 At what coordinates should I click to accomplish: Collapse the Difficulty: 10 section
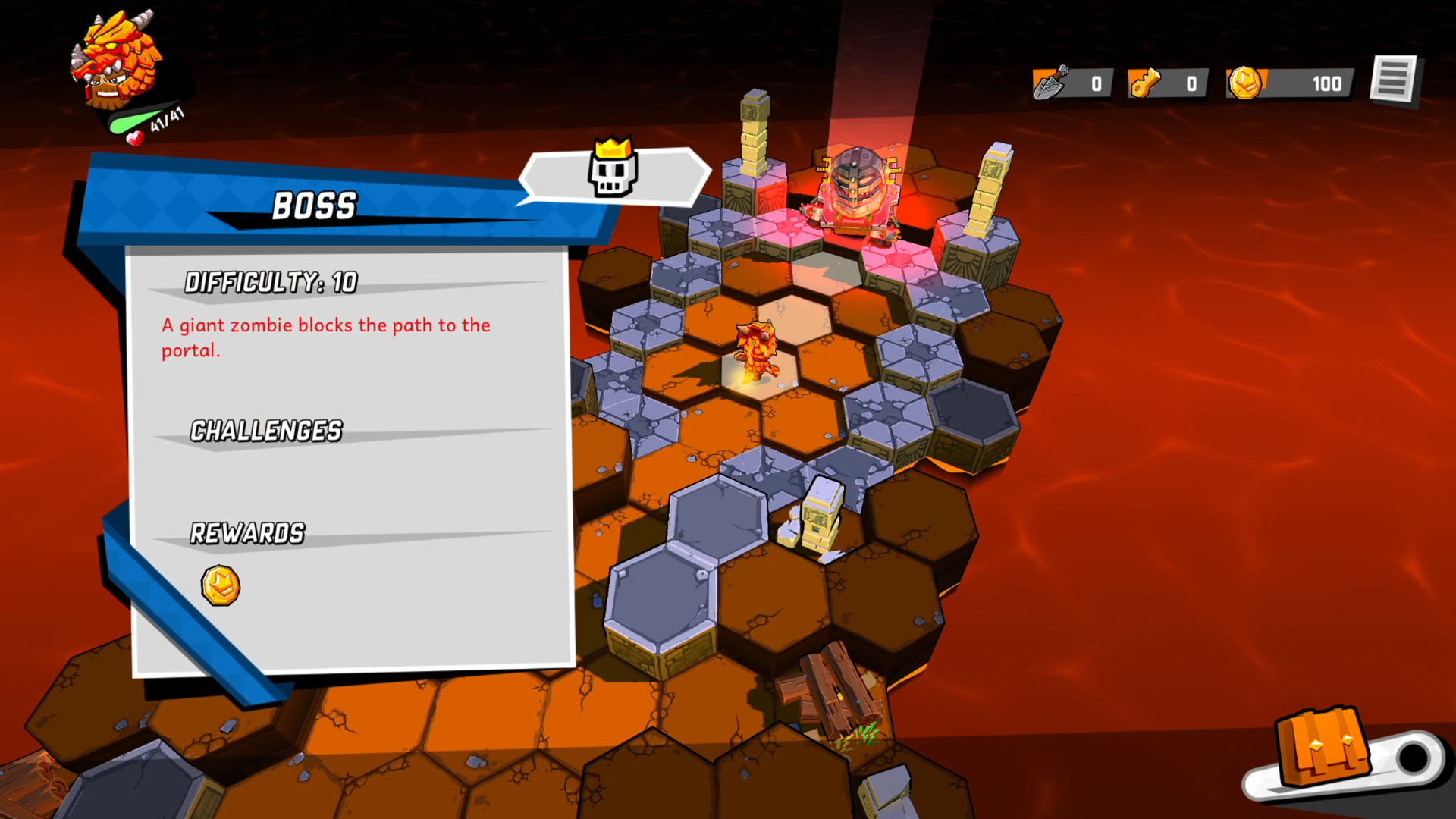click(271, 284)
